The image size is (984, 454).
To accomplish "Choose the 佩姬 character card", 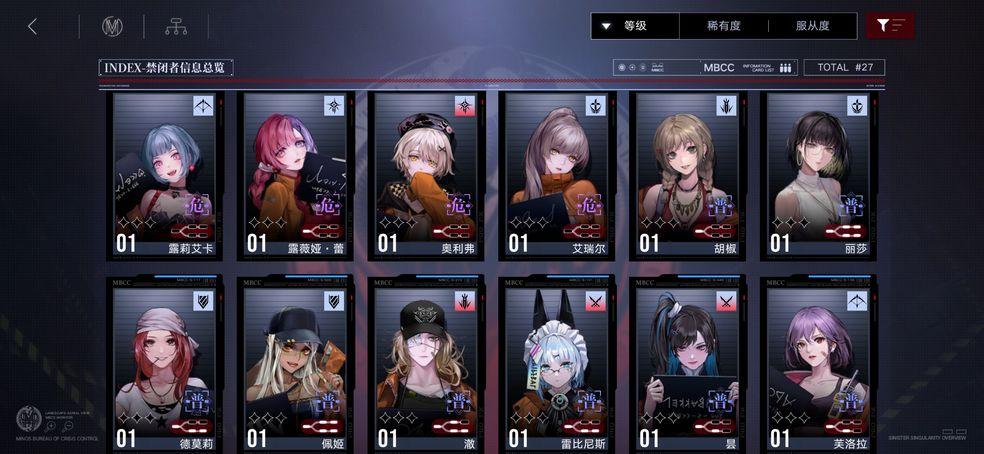I will (x=295, y=366).
